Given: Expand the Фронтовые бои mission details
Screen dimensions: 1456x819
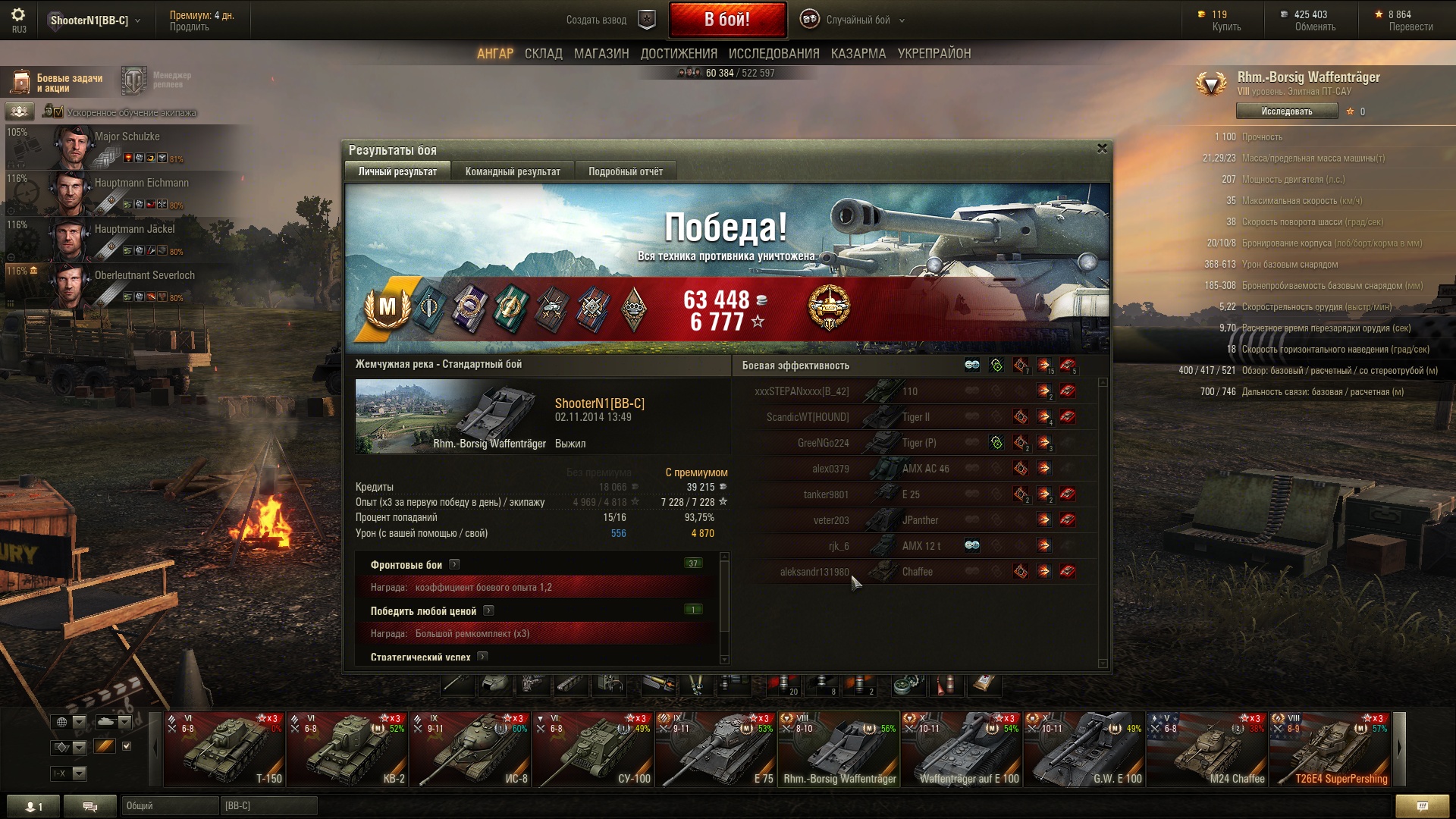Looking at the screenshot, I should coord(454,564).
